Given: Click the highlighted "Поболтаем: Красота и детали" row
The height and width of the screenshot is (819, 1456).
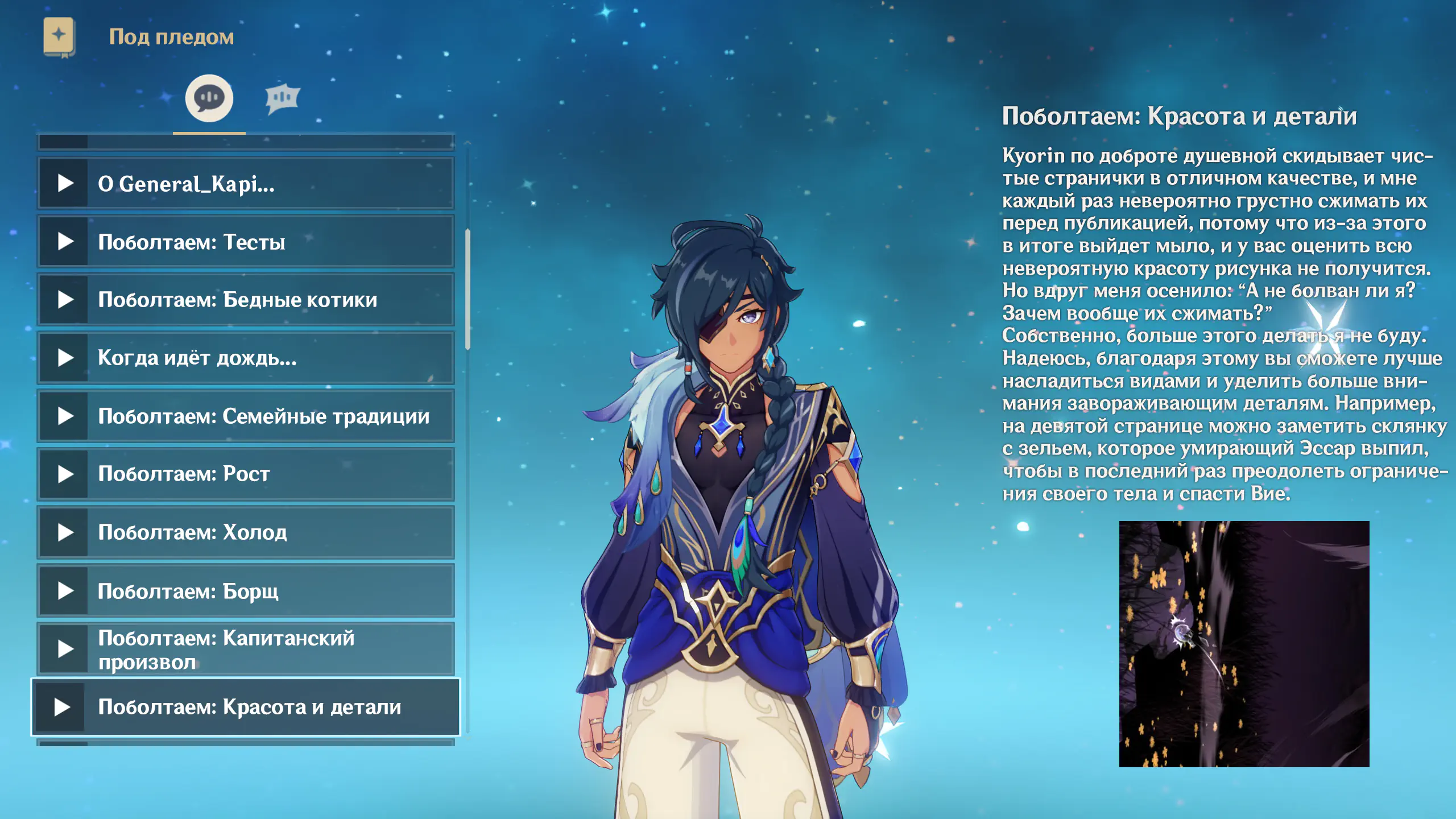Looking at the screenshot, I should (x=246, y=707).
